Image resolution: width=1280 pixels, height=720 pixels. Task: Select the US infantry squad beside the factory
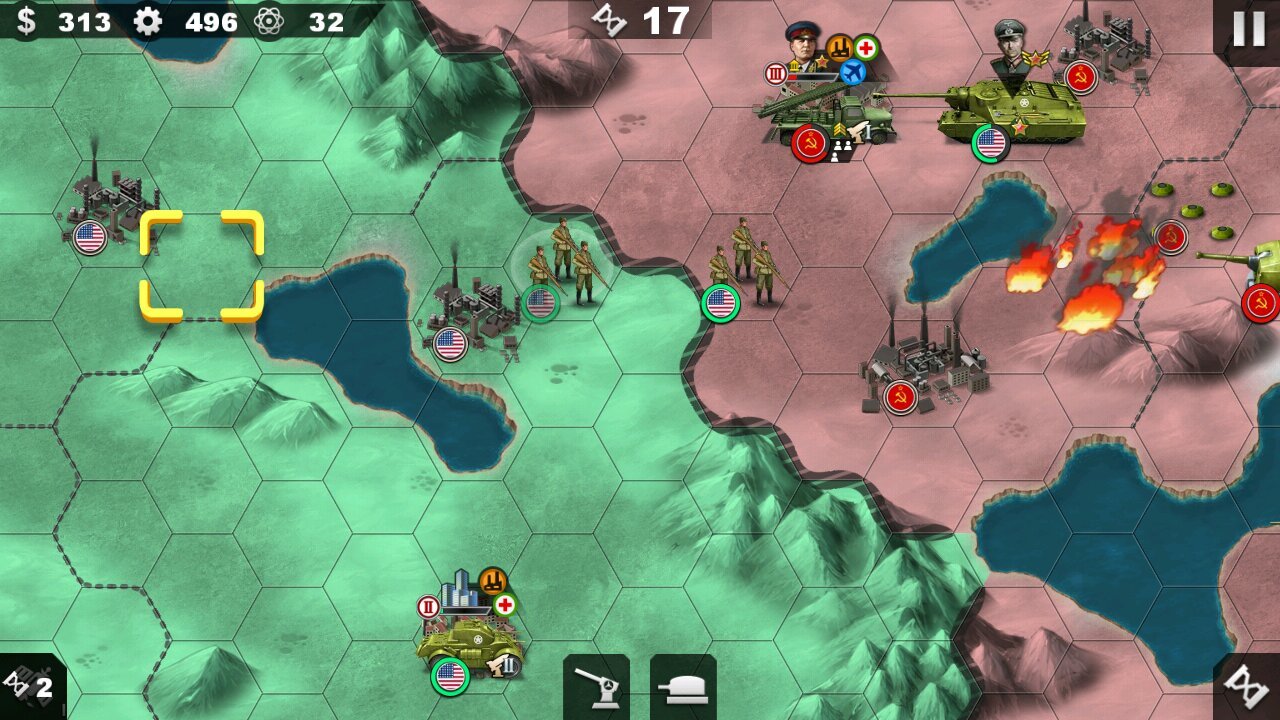point(562,265)
